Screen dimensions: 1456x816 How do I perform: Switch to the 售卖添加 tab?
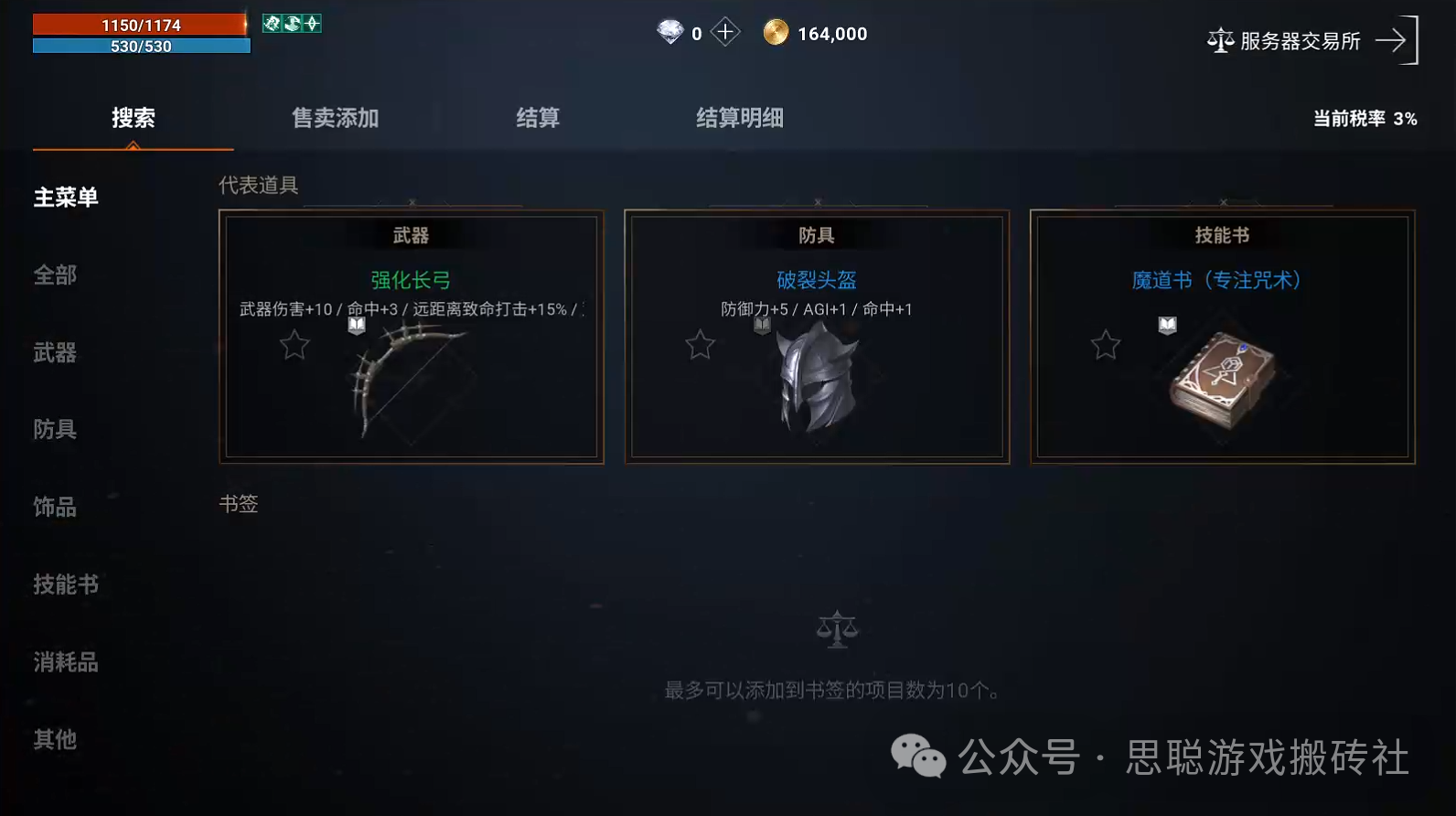coord(335,118)
